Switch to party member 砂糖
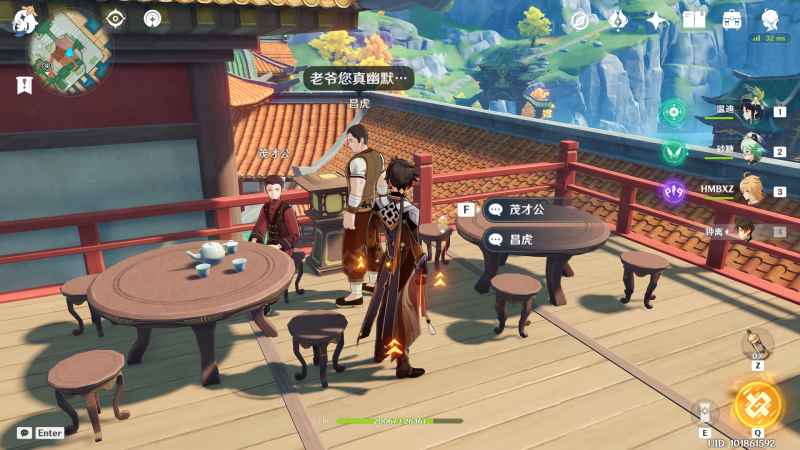Image resolution: width=800 pixels, height=450 pixels. [747, 152]
